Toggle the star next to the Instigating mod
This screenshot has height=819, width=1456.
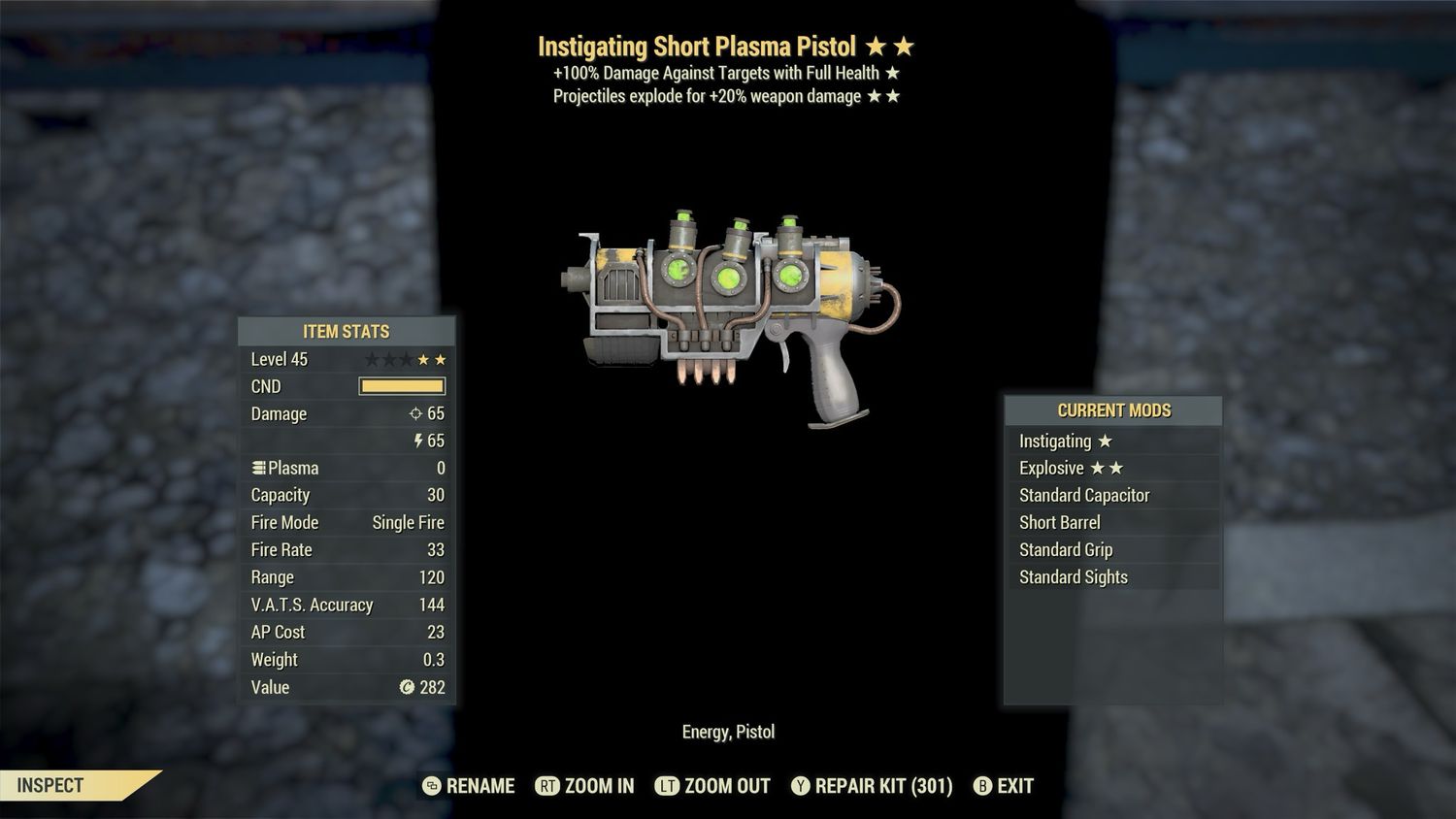pos(1107,441)
